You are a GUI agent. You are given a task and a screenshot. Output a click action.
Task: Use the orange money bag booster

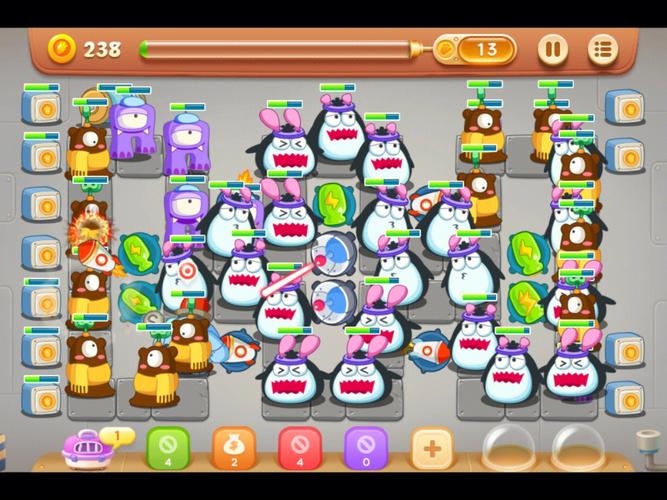tap(233, 448)
